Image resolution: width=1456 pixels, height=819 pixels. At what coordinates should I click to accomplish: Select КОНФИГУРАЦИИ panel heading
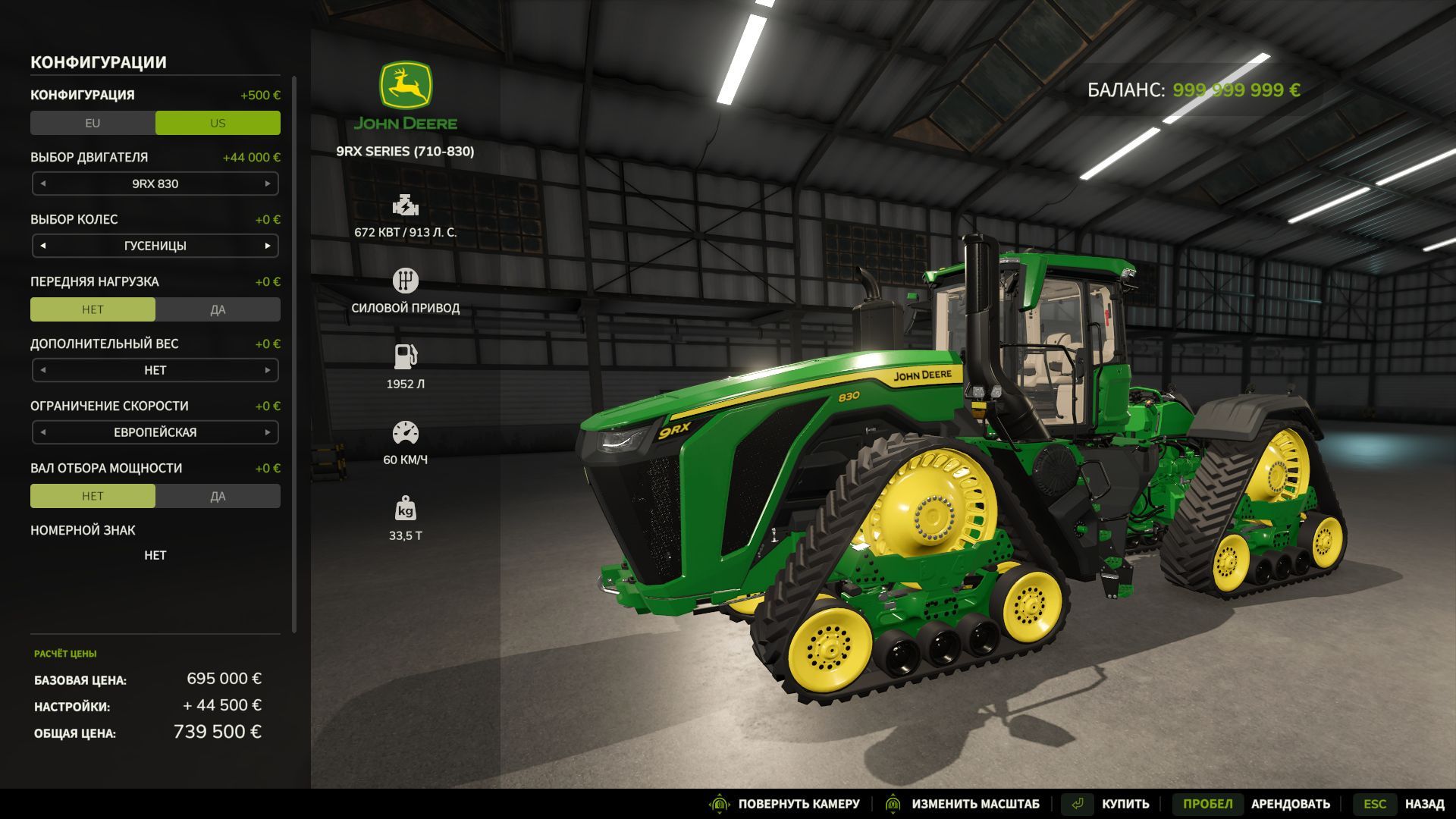coord(99,62)
